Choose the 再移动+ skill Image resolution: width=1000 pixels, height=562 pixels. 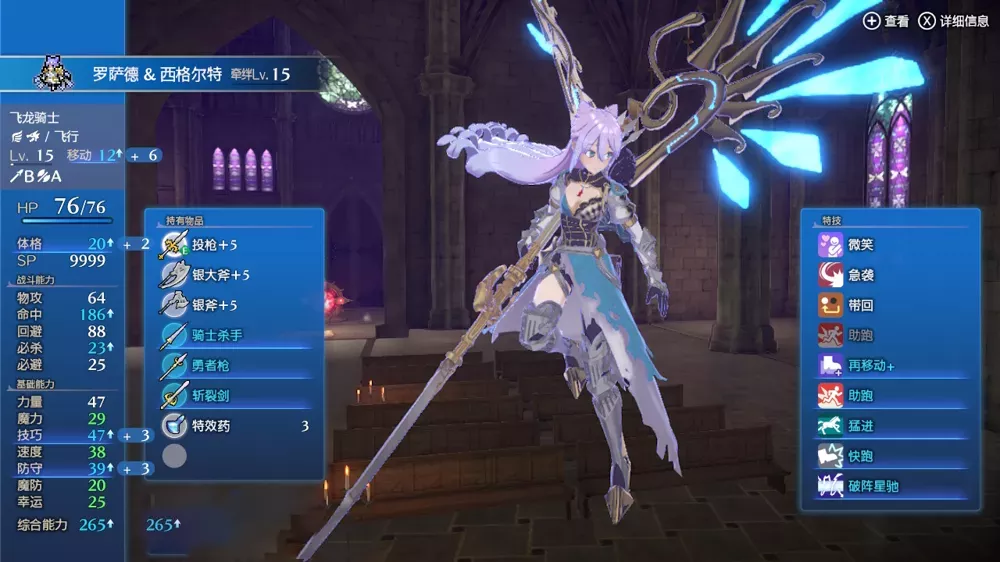click(895, 366)
